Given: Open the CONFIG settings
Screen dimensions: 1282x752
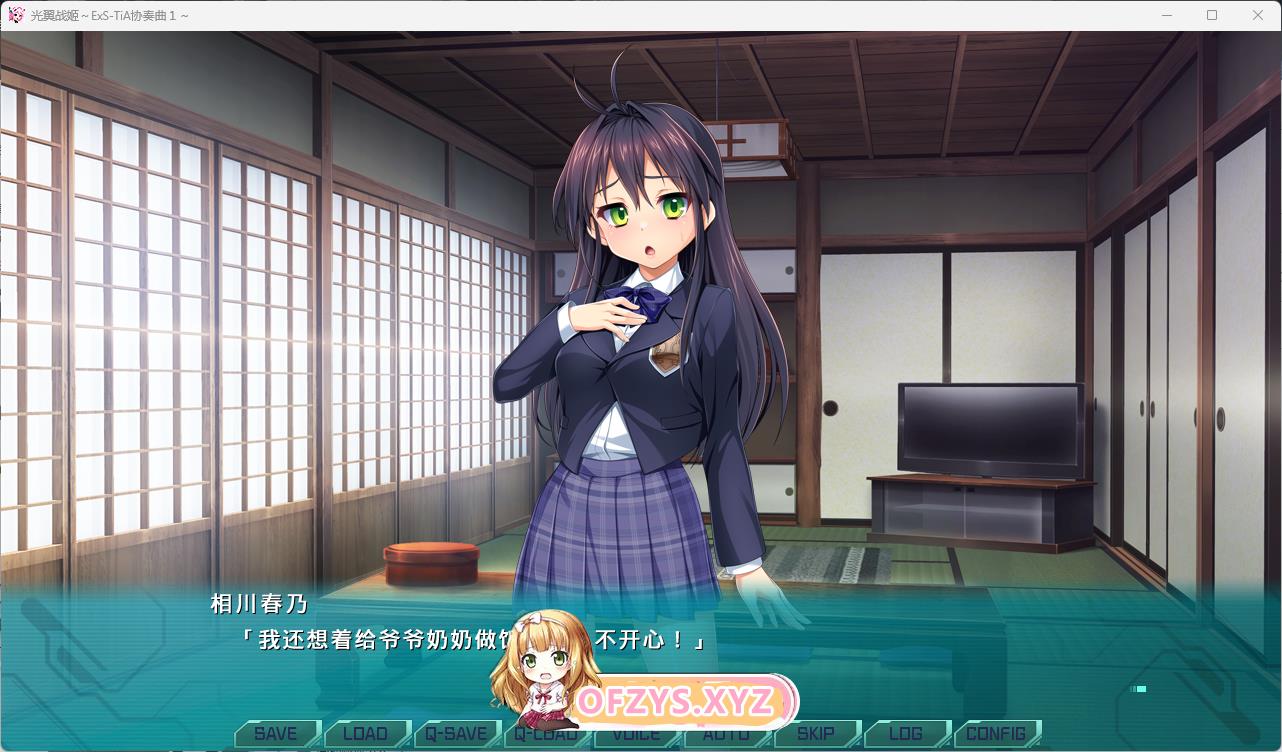Looking at the screenshot, I should (x=996, y=734).
